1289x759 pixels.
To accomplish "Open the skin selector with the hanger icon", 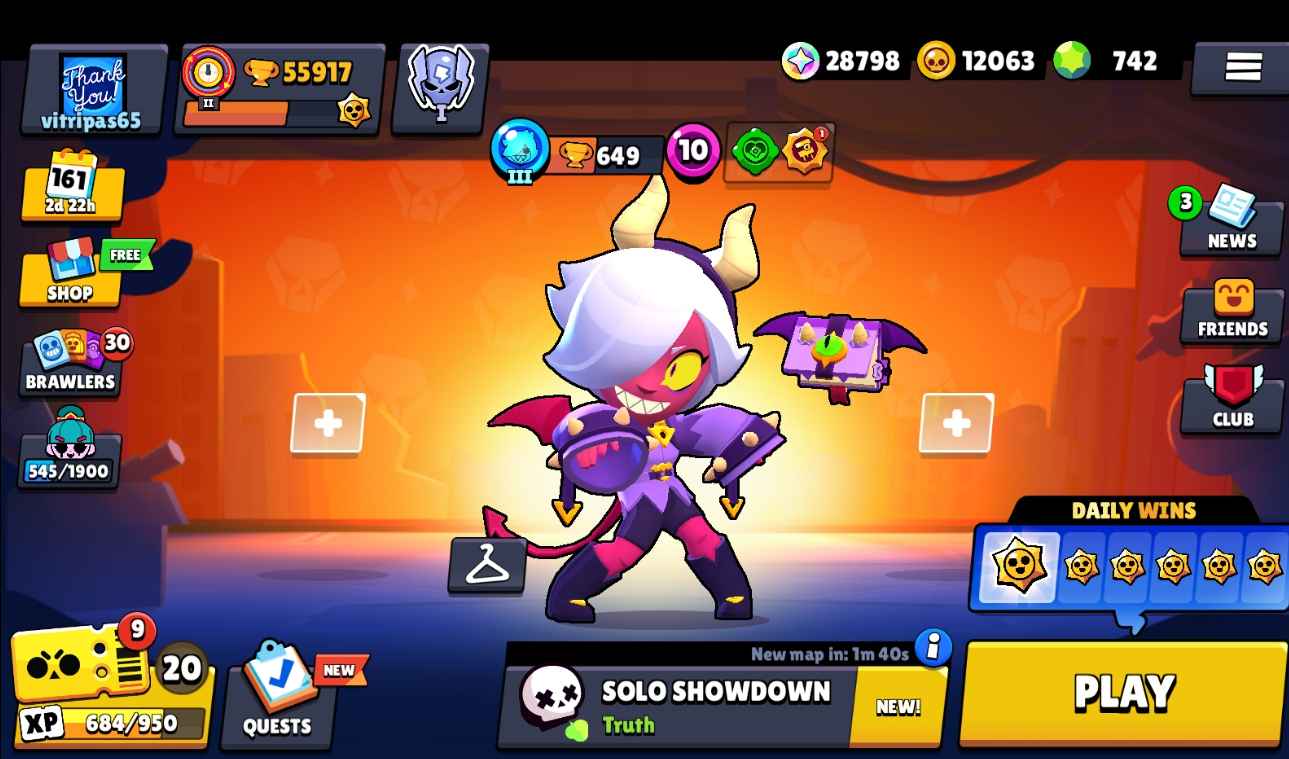I will tap(487, 565).
